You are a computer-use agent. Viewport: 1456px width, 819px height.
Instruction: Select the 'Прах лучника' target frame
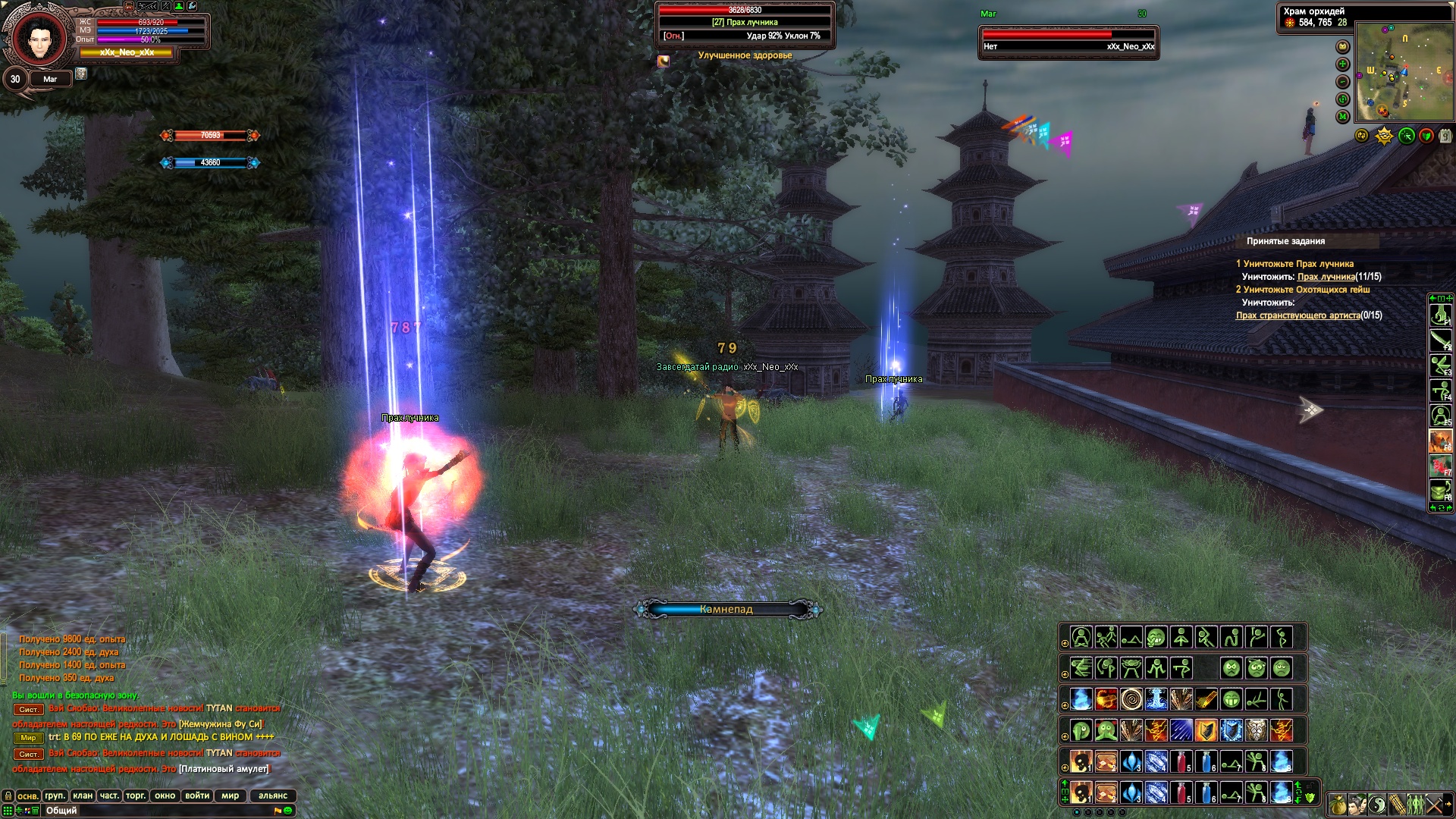click(x=745, y=23)
